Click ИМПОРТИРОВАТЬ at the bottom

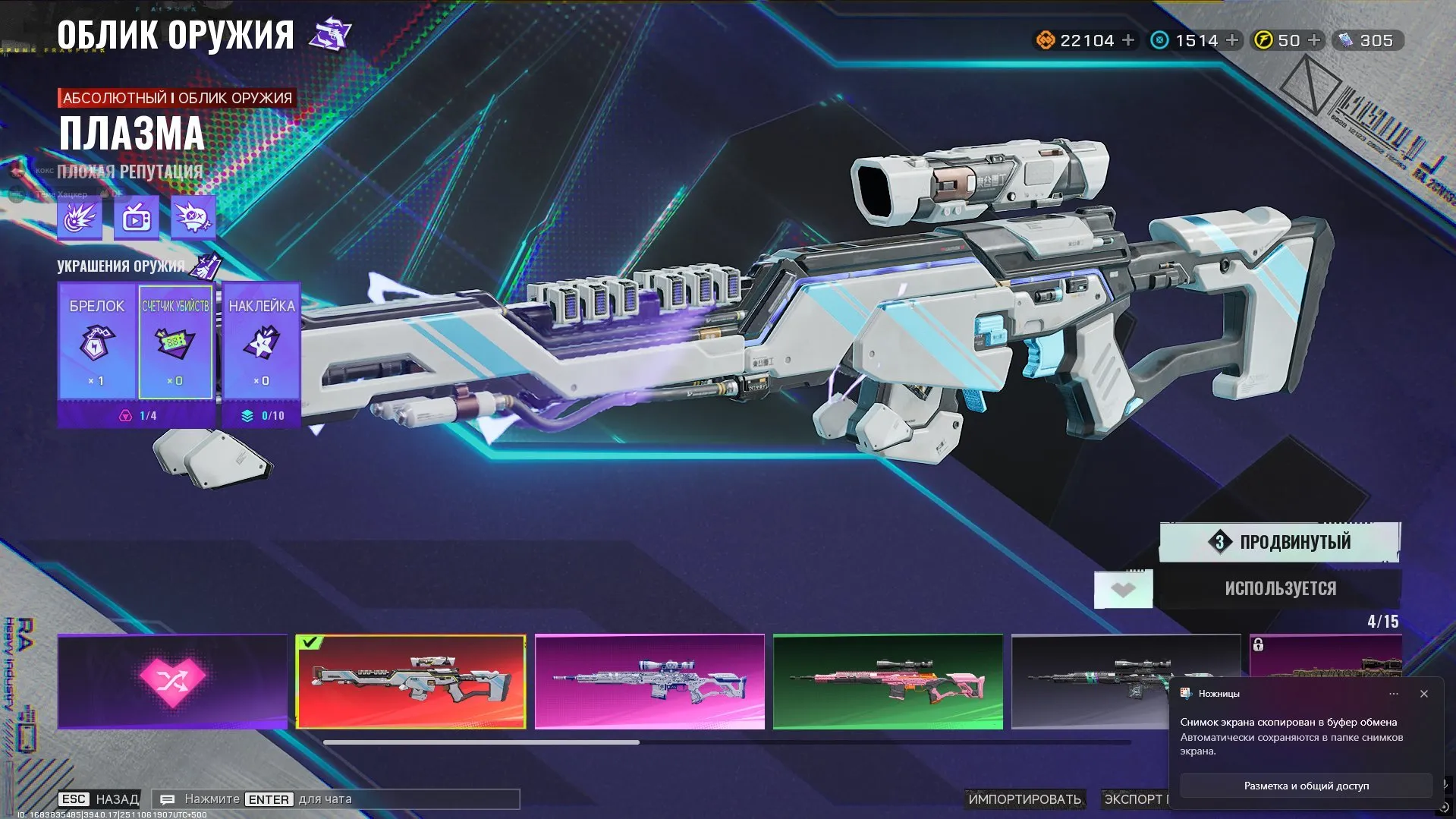point(1026,799)
